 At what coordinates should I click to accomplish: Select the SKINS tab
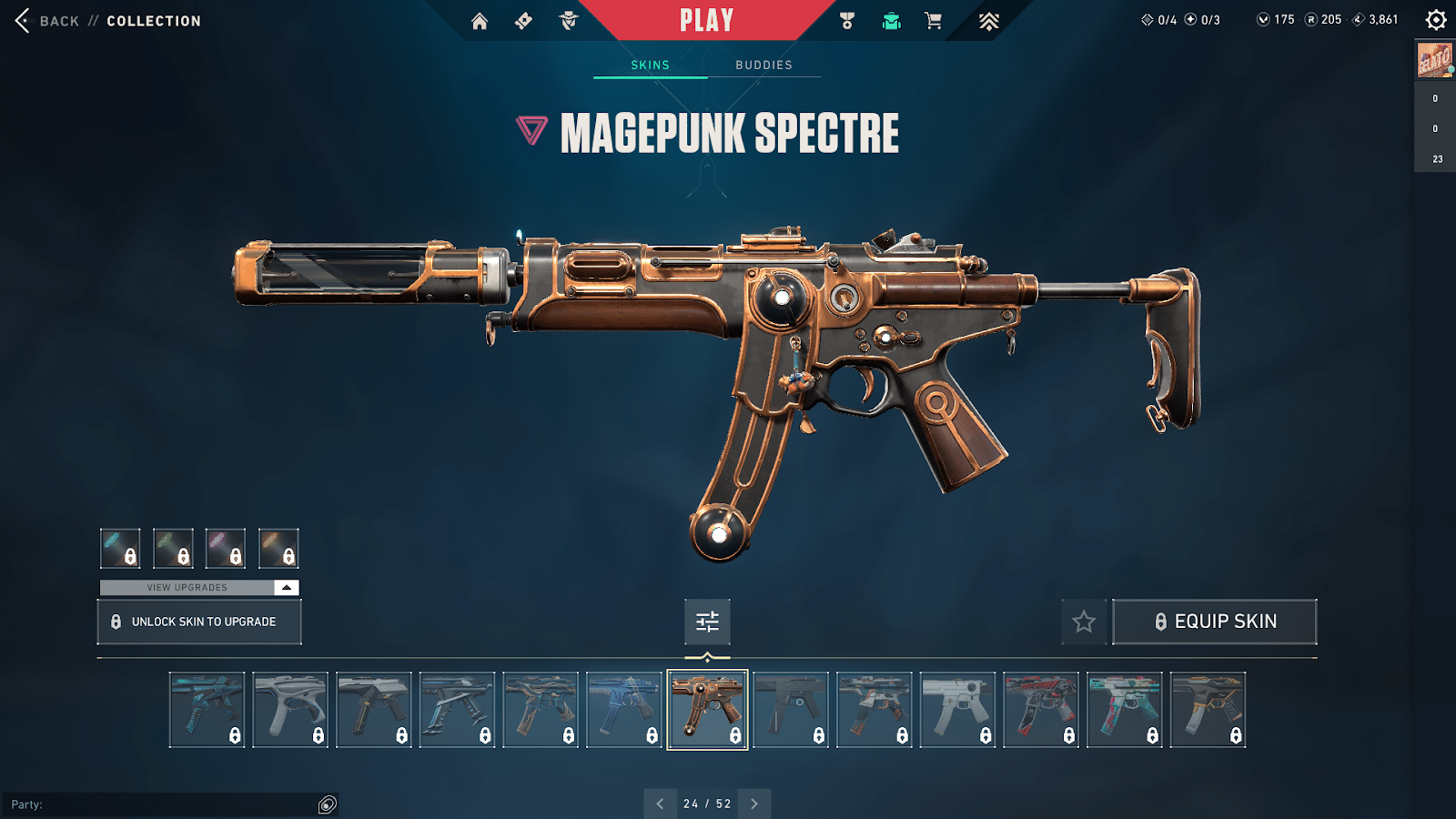[650, 65]
